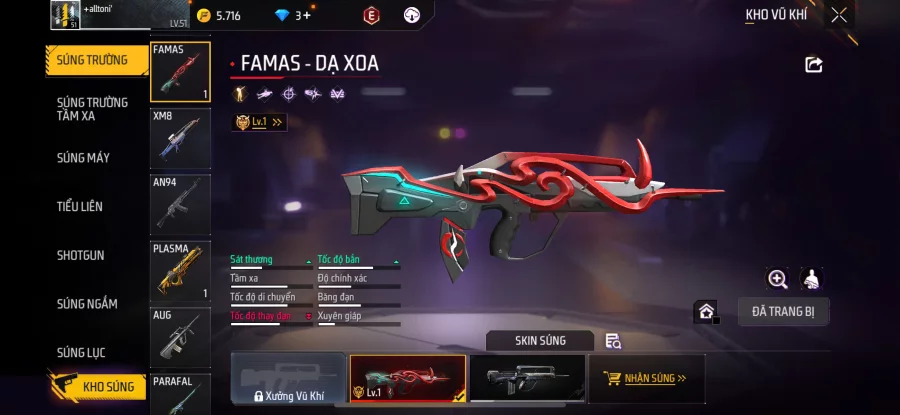Open Nhận Súng shop link
This screenshot has height=415, width=900.
coord(646,379)
